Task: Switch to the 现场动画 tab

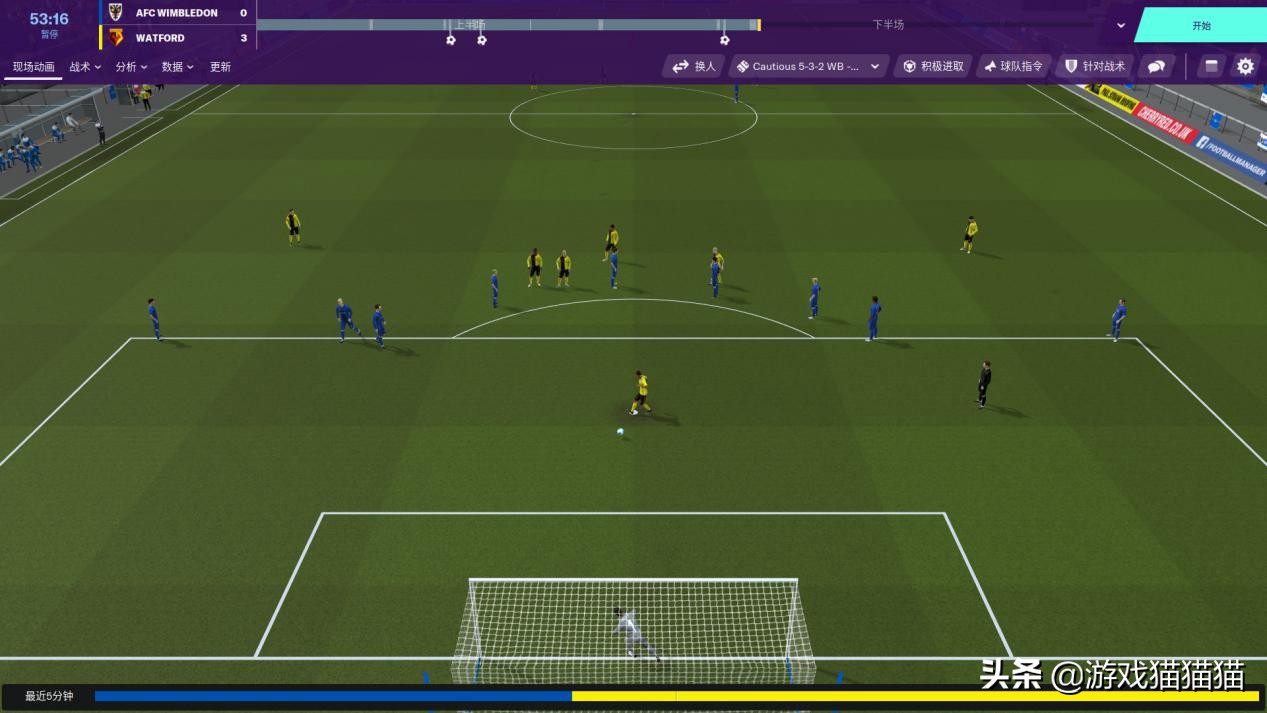Action: tap(34, 67)
